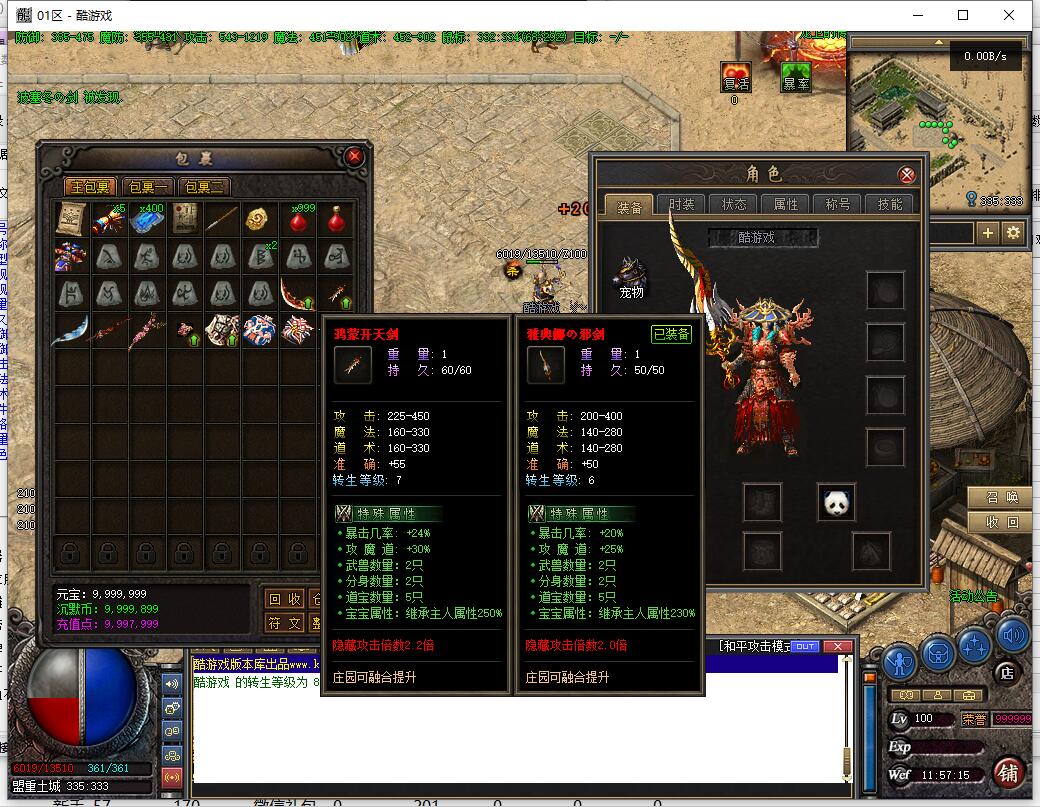Select the 称号 titles tab

point(838,204)
